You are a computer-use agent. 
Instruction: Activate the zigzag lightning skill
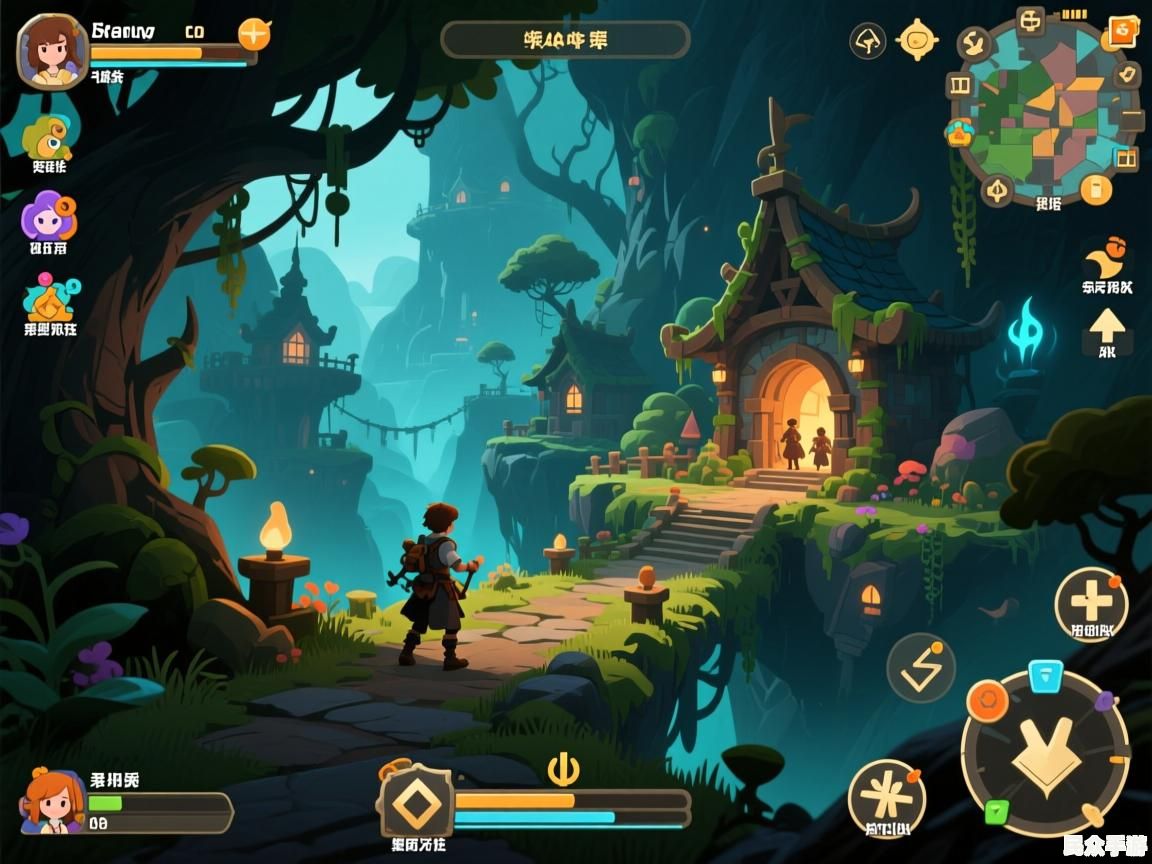(921, 668)
